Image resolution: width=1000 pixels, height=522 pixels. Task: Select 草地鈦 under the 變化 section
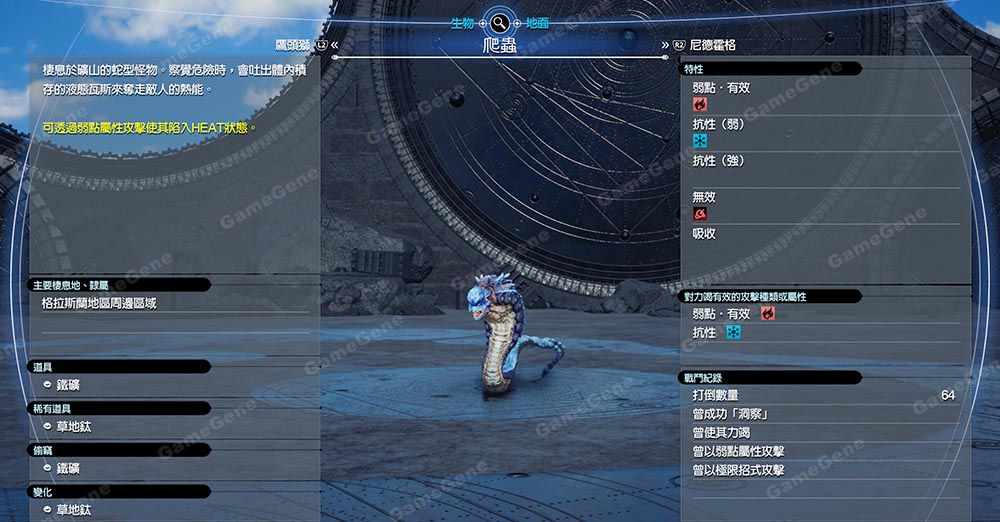click(74, 510)
